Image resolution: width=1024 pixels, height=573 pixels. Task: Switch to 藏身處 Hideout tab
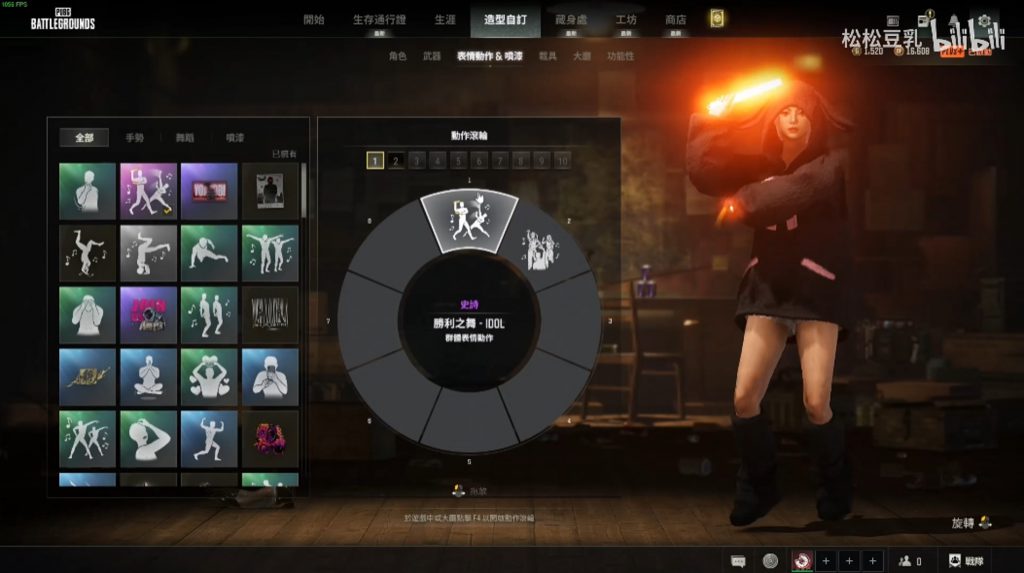(x=570, y=19)
